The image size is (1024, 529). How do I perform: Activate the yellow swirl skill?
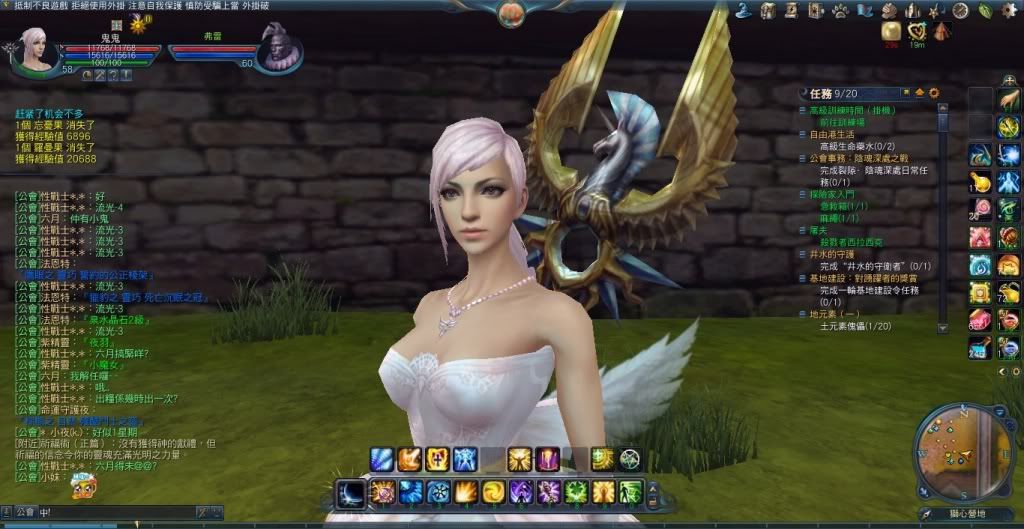coord(493,492)
